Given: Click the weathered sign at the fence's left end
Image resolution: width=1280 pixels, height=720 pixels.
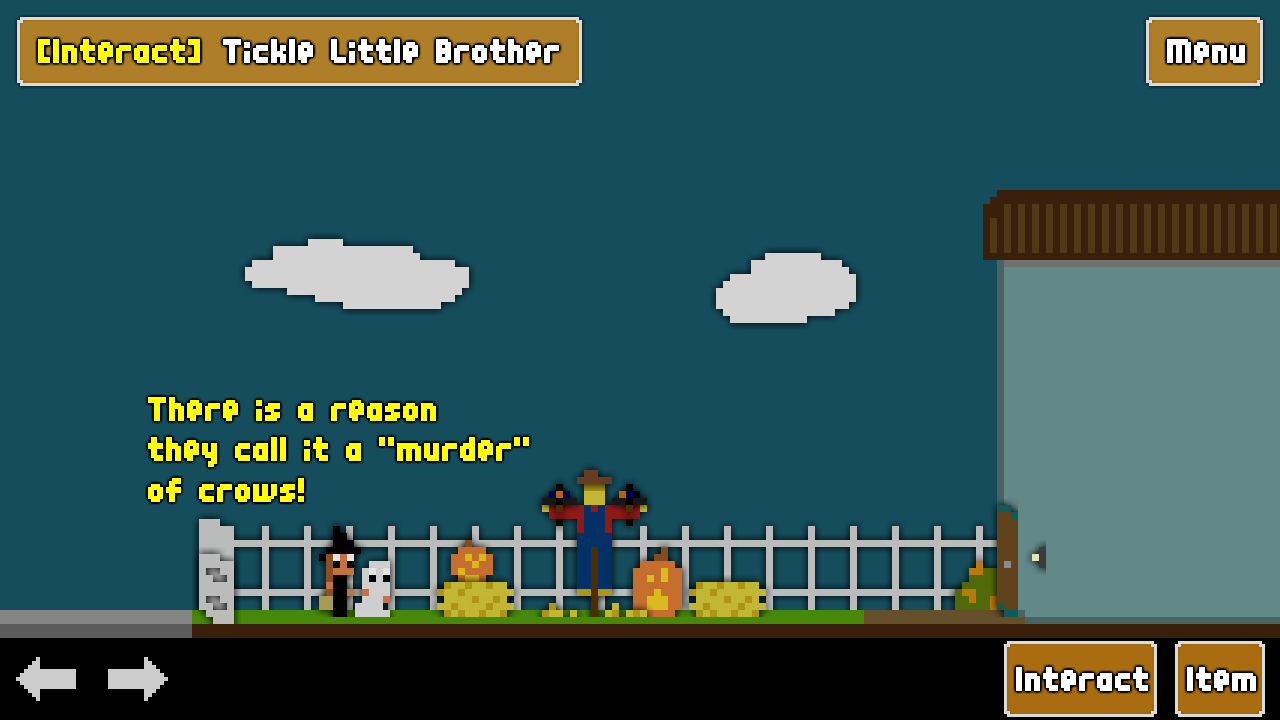Looking at the screenshot, I should click(x=214, y=570).
